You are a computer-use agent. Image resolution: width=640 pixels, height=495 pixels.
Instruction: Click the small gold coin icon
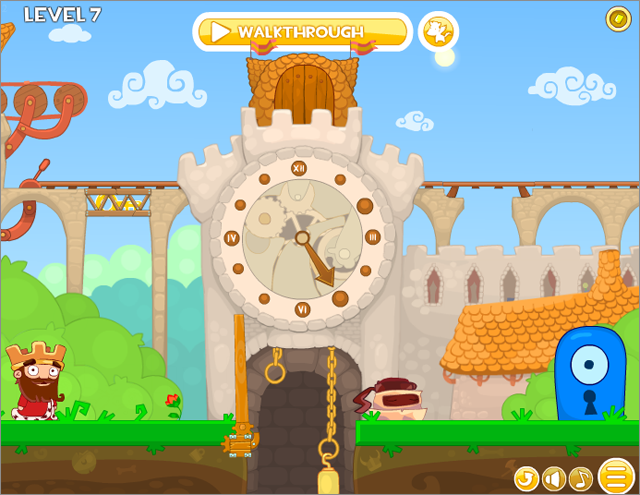pos(618,18)
